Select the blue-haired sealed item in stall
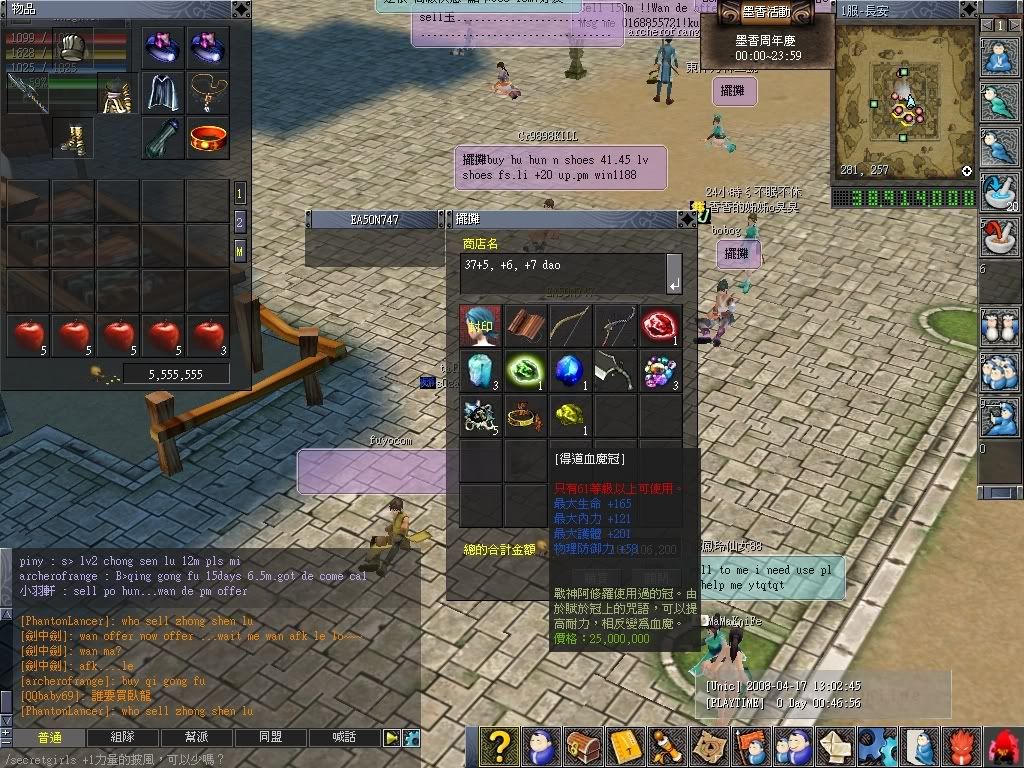The width and height of the screenshot is (1024, 768). coord(480,326)
